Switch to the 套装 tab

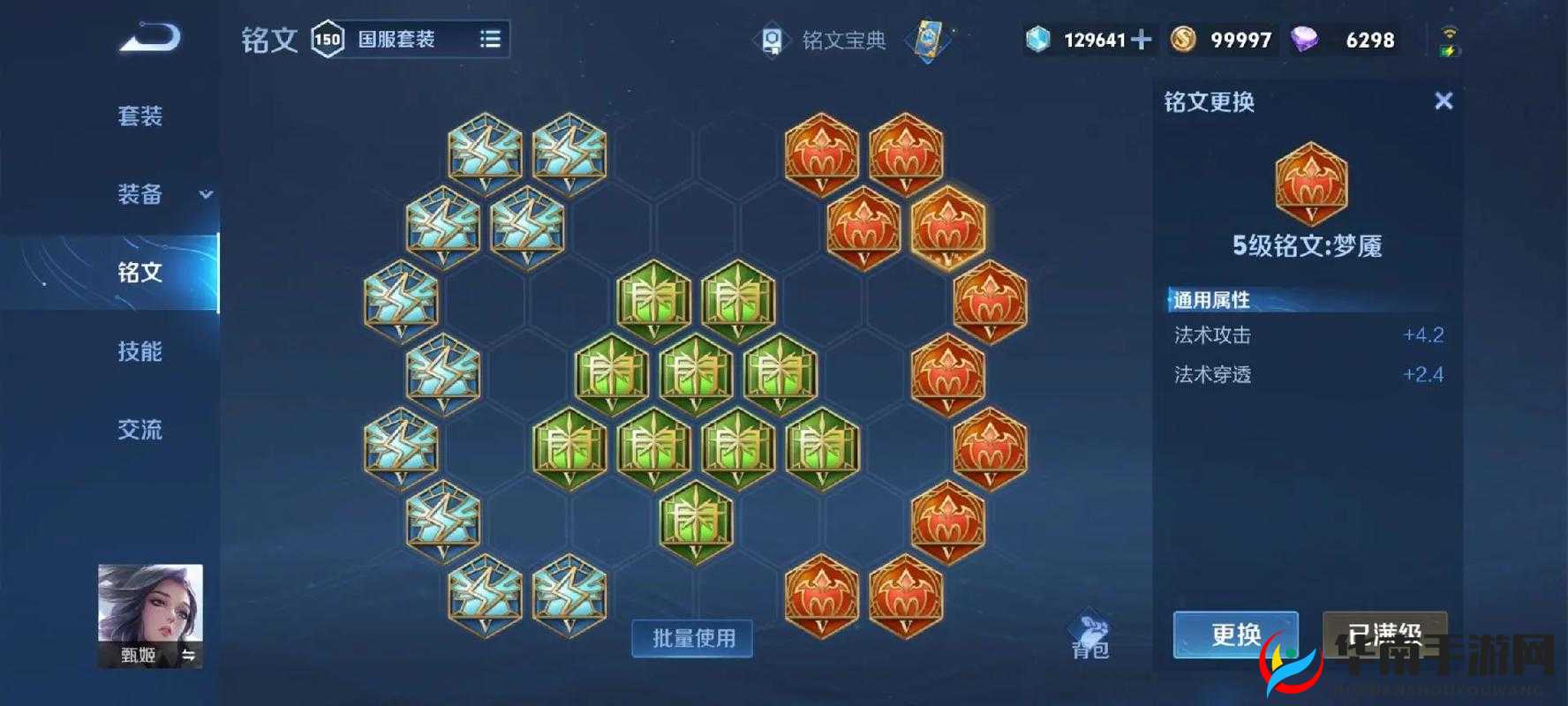pyautogui.click(x=139, y=116)
